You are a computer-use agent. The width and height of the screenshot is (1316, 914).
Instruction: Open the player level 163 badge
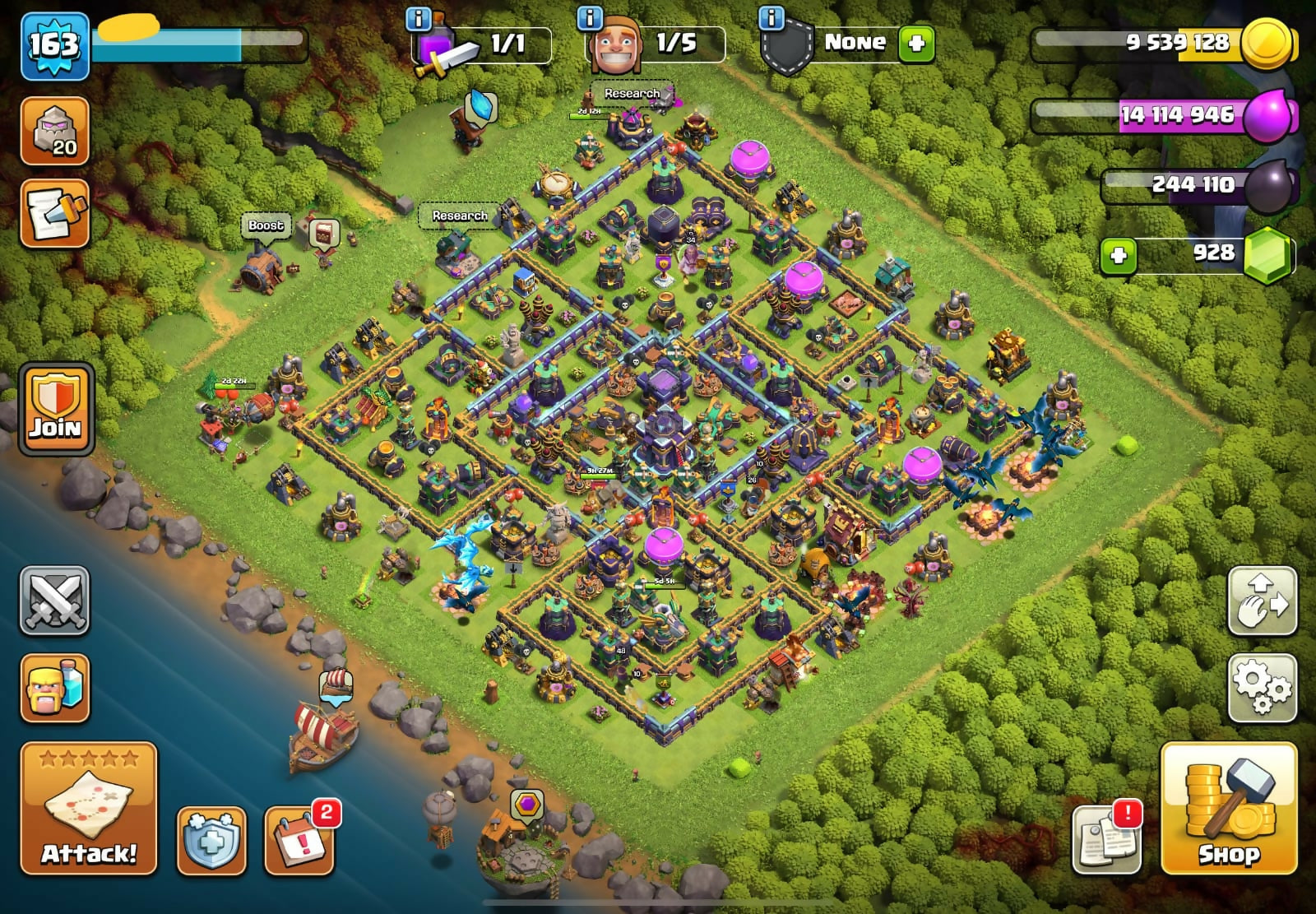click(54, 45)
